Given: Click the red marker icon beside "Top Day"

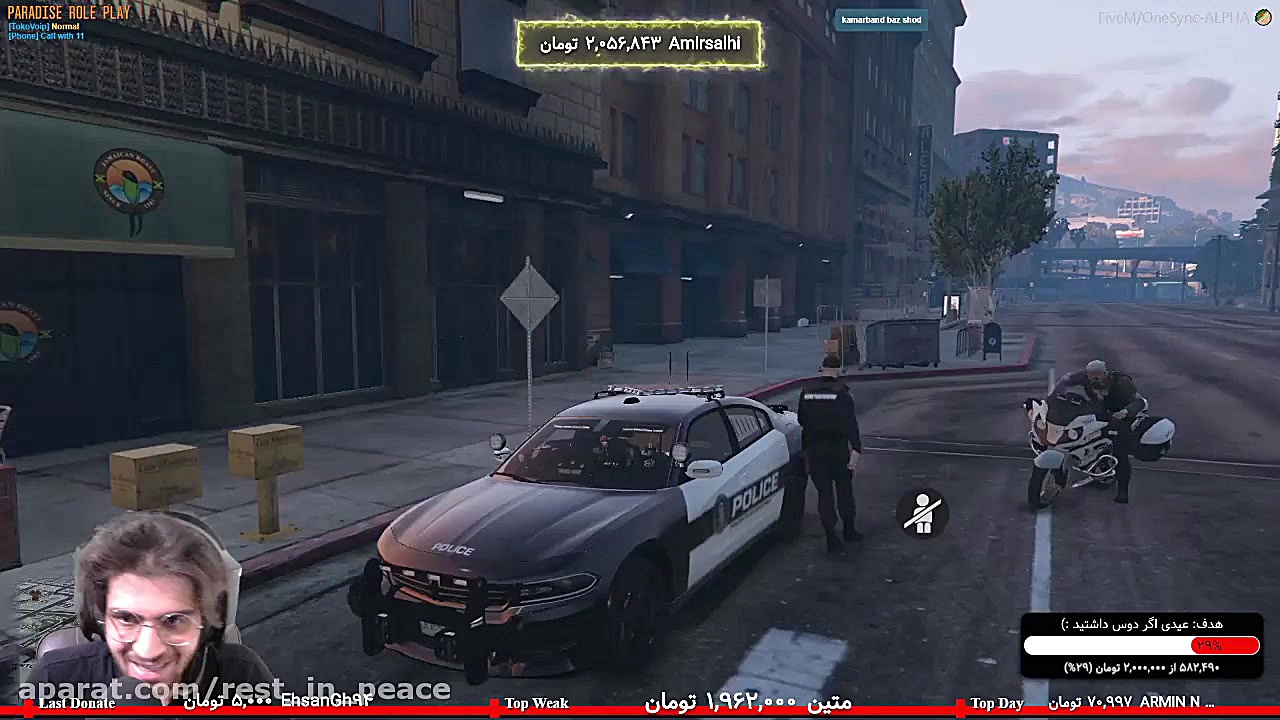Looking at the screenshot, I should pyautogui.click(x=962, y=703).
